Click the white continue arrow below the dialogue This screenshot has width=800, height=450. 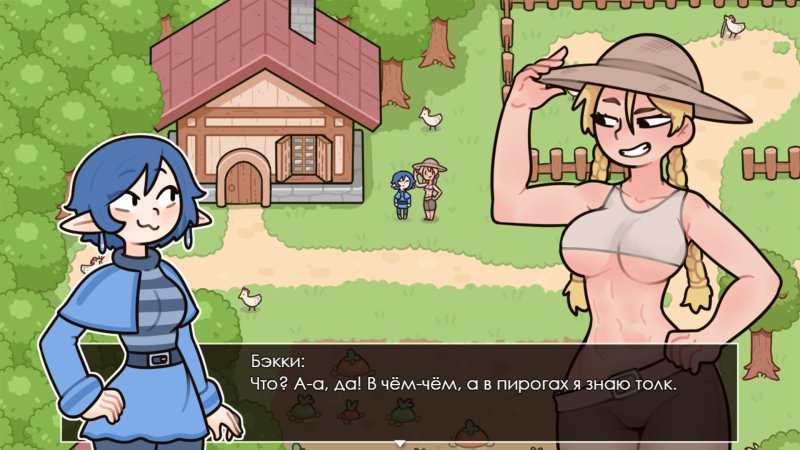[400, 443]
